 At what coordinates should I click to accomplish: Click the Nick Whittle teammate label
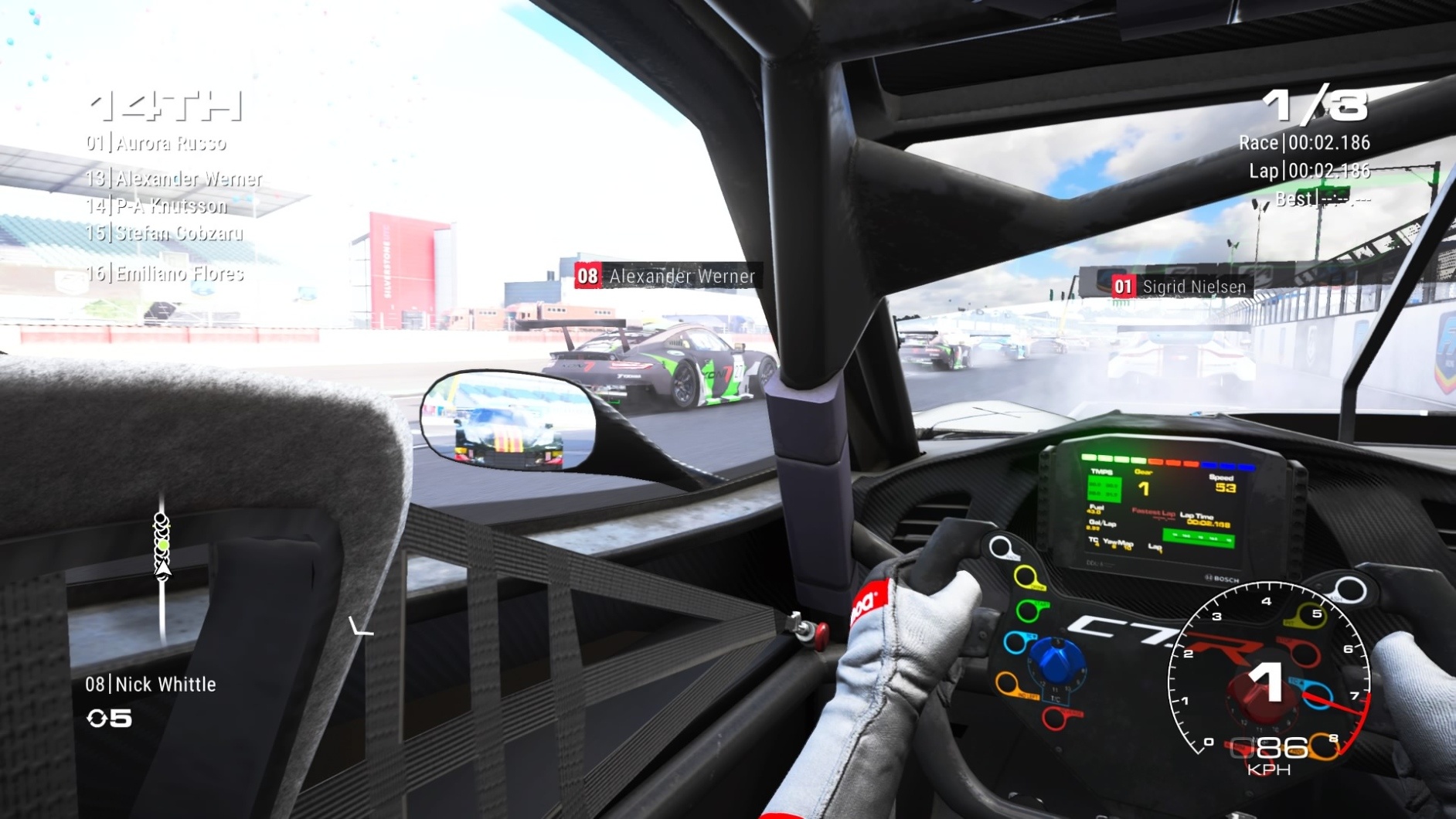tap(151, 684)
